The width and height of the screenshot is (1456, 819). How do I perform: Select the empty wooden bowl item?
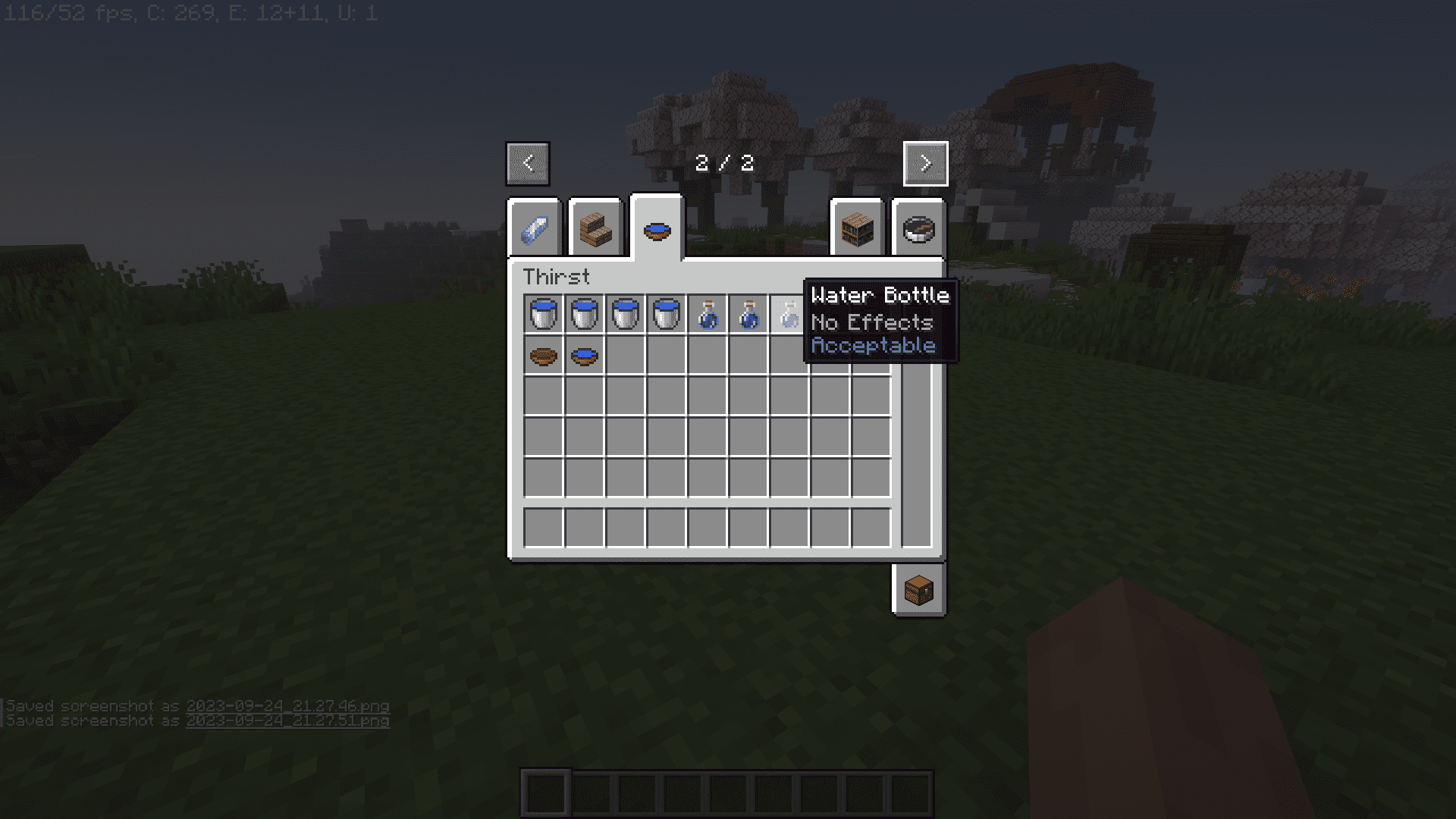[544, 355]
